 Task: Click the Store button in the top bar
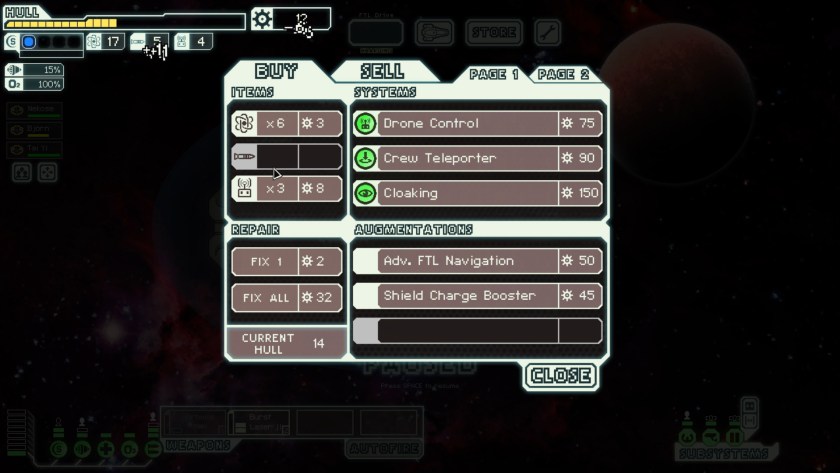coord(494,33)
